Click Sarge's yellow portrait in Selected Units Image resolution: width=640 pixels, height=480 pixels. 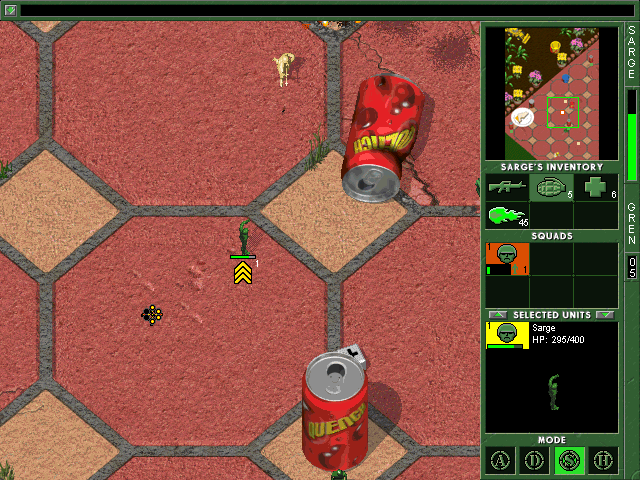pos(507,335)
